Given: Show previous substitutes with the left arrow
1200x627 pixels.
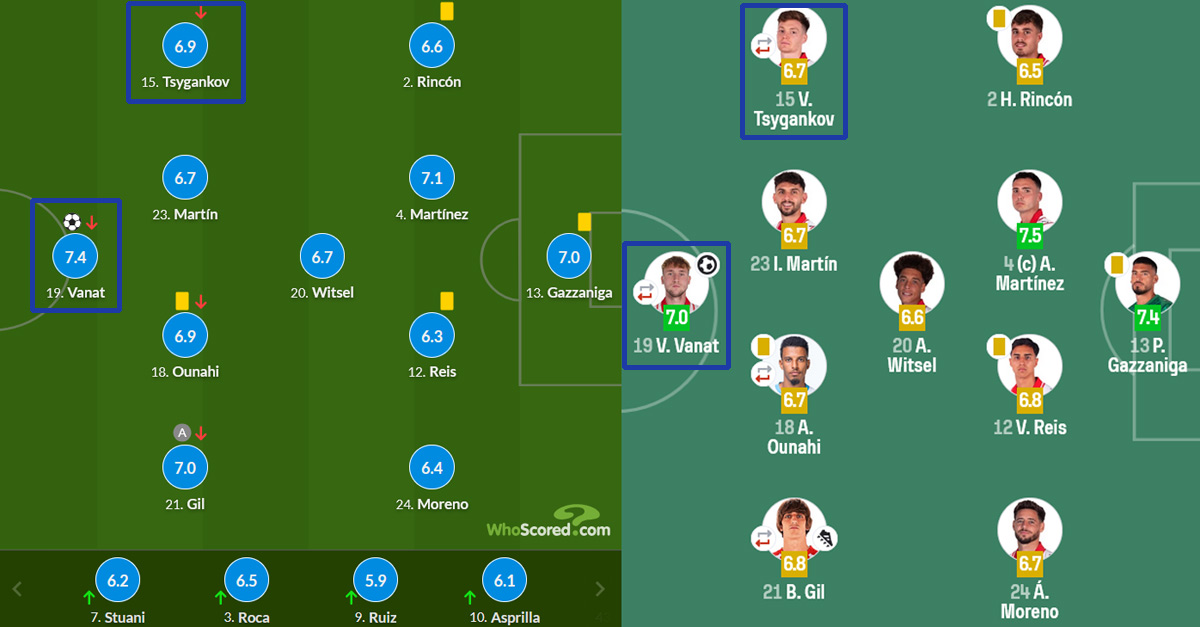Looking at the screenshot, I should [x=17, y=589].
